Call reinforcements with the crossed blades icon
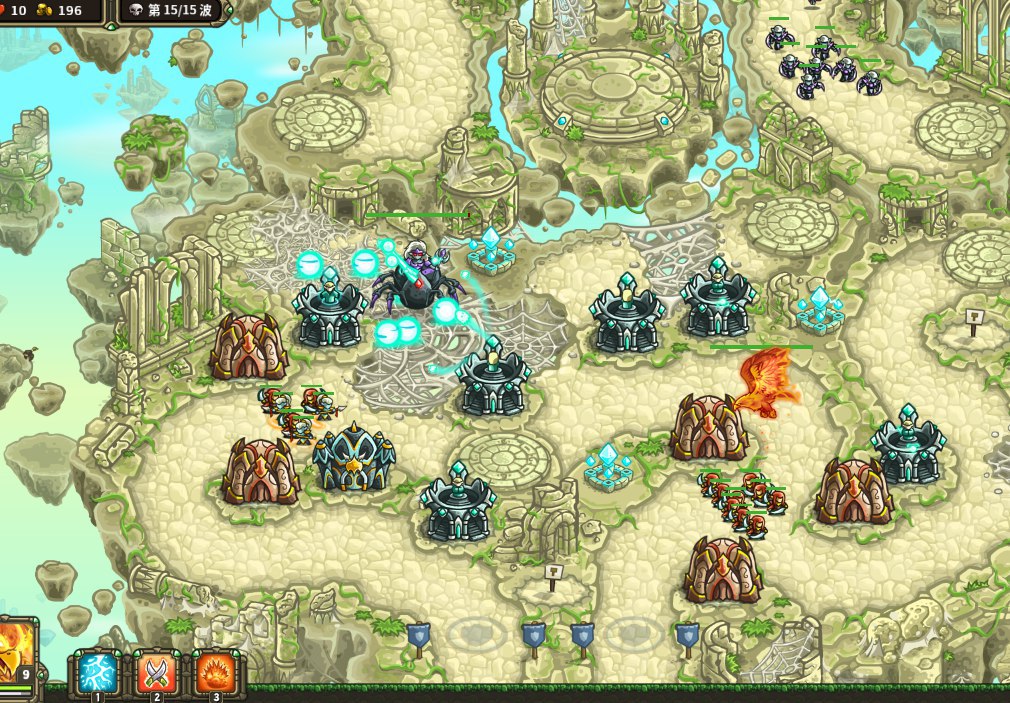This screenshot has width=1010, height=703. [156, 673]
